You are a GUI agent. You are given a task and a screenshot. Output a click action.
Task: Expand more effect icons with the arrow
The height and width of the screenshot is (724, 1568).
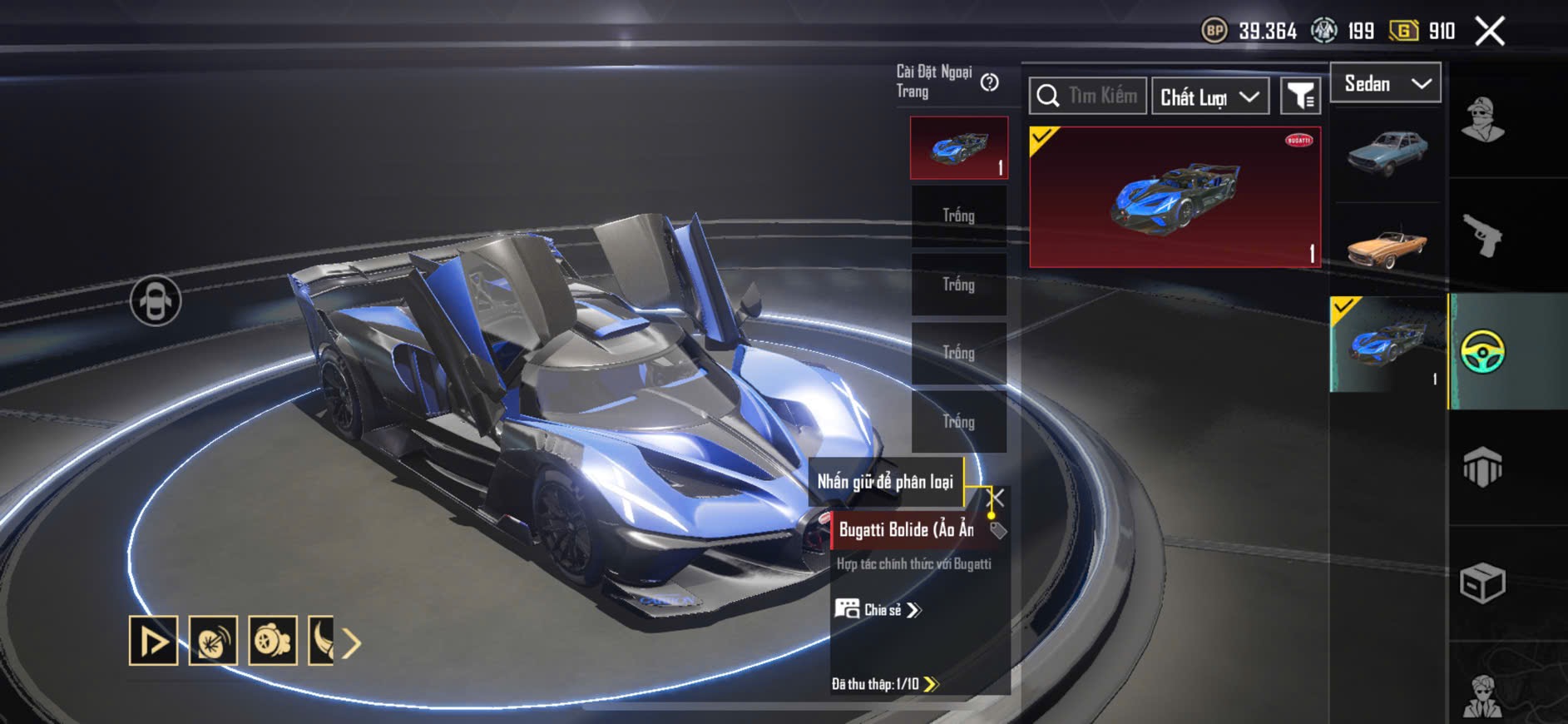352,642
